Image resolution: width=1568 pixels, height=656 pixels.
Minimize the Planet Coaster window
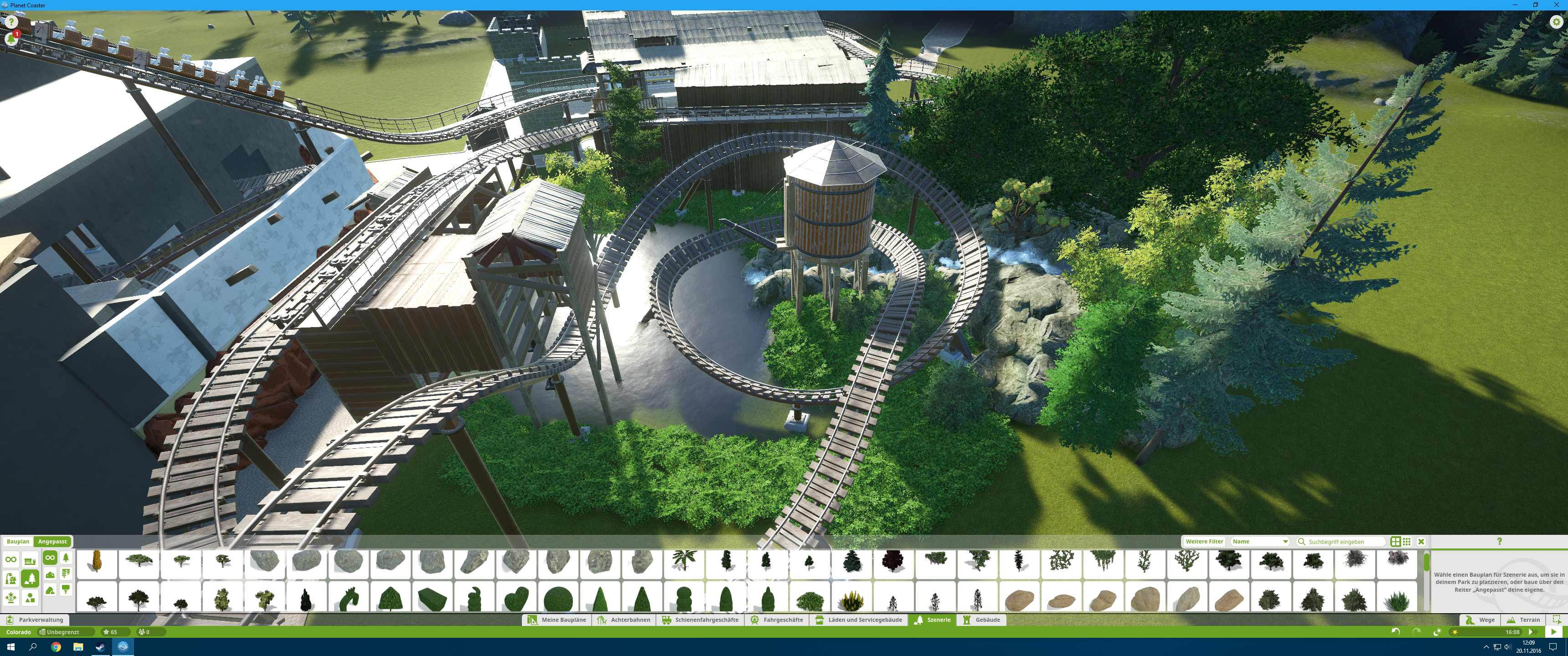(x=1515, y=5)
